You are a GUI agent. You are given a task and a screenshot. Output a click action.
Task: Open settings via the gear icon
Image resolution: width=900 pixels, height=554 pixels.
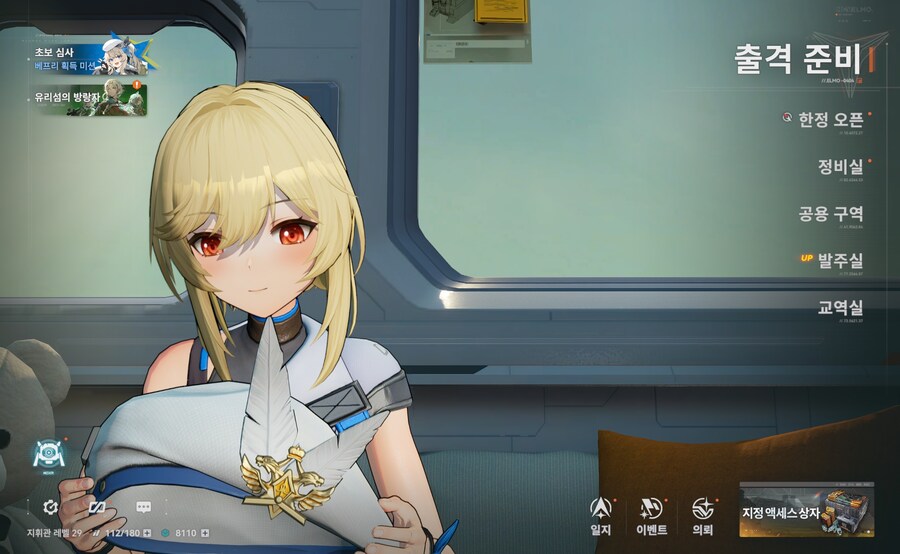(x=50, y=507)
